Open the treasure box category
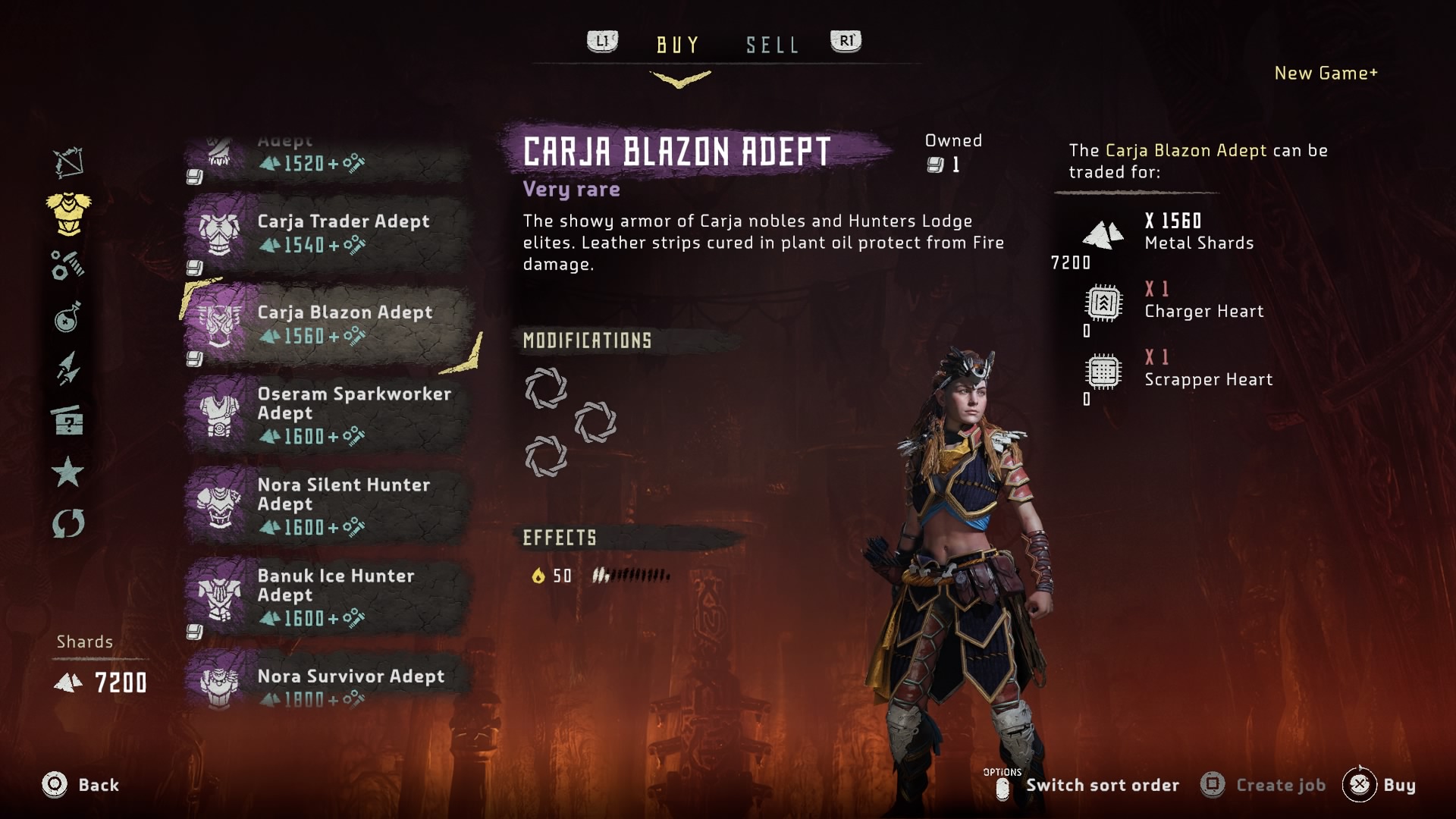 [68, 420]
